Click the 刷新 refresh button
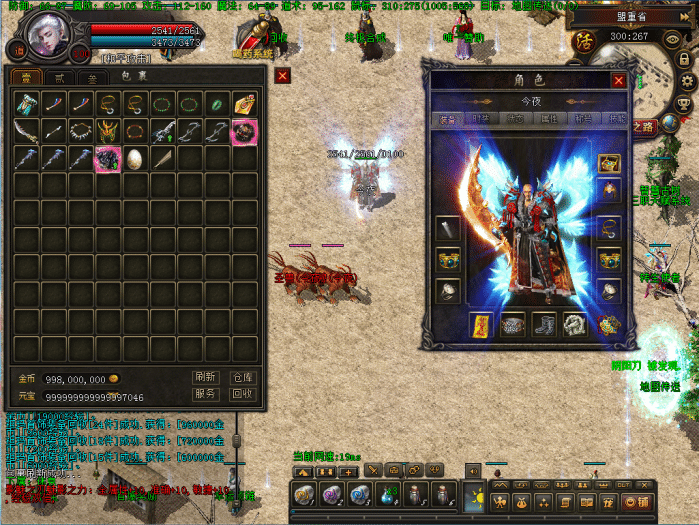699x525 pixels. [x=205, y=377]
